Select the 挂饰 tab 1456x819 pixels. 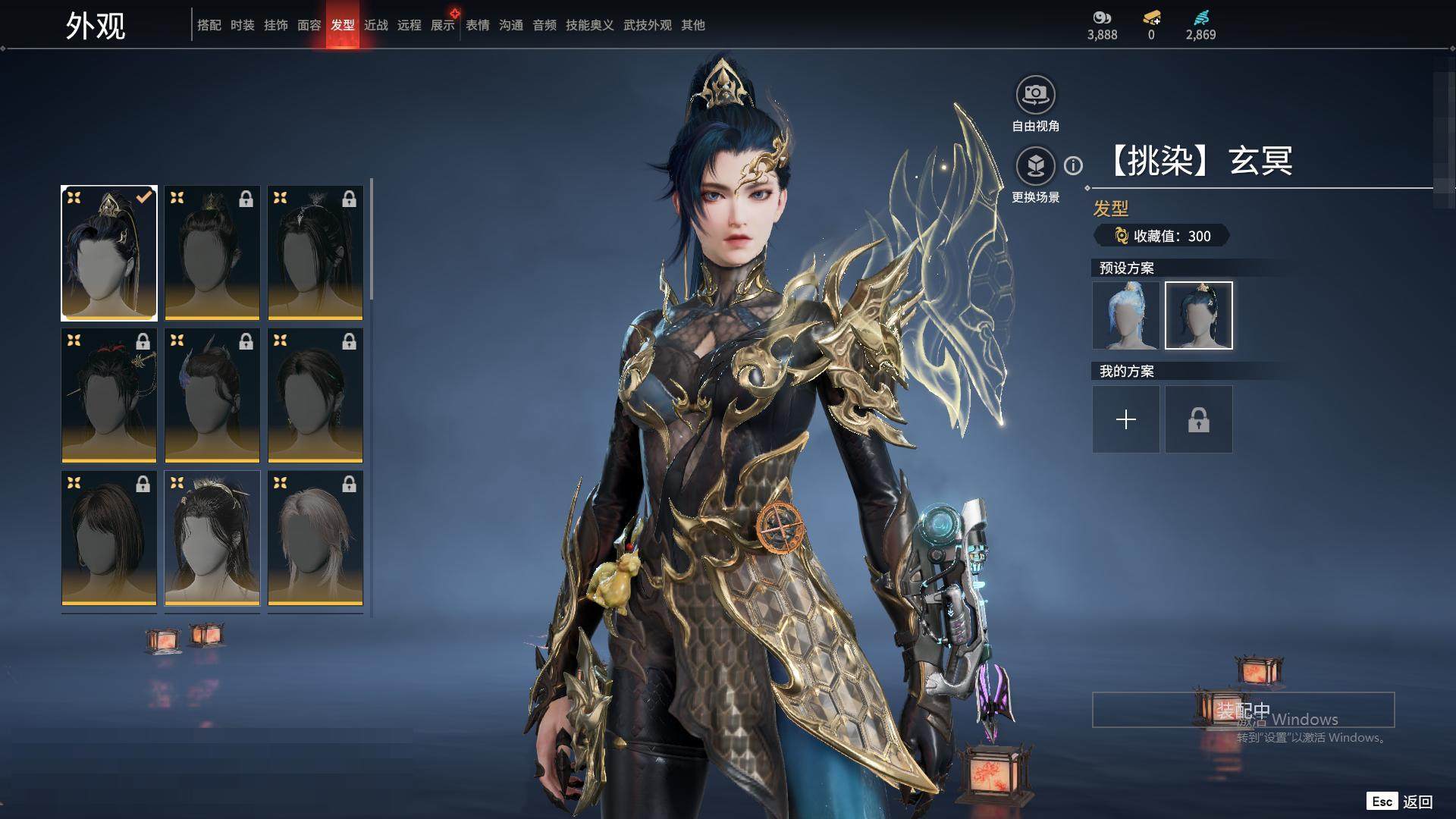coord(276,25)
